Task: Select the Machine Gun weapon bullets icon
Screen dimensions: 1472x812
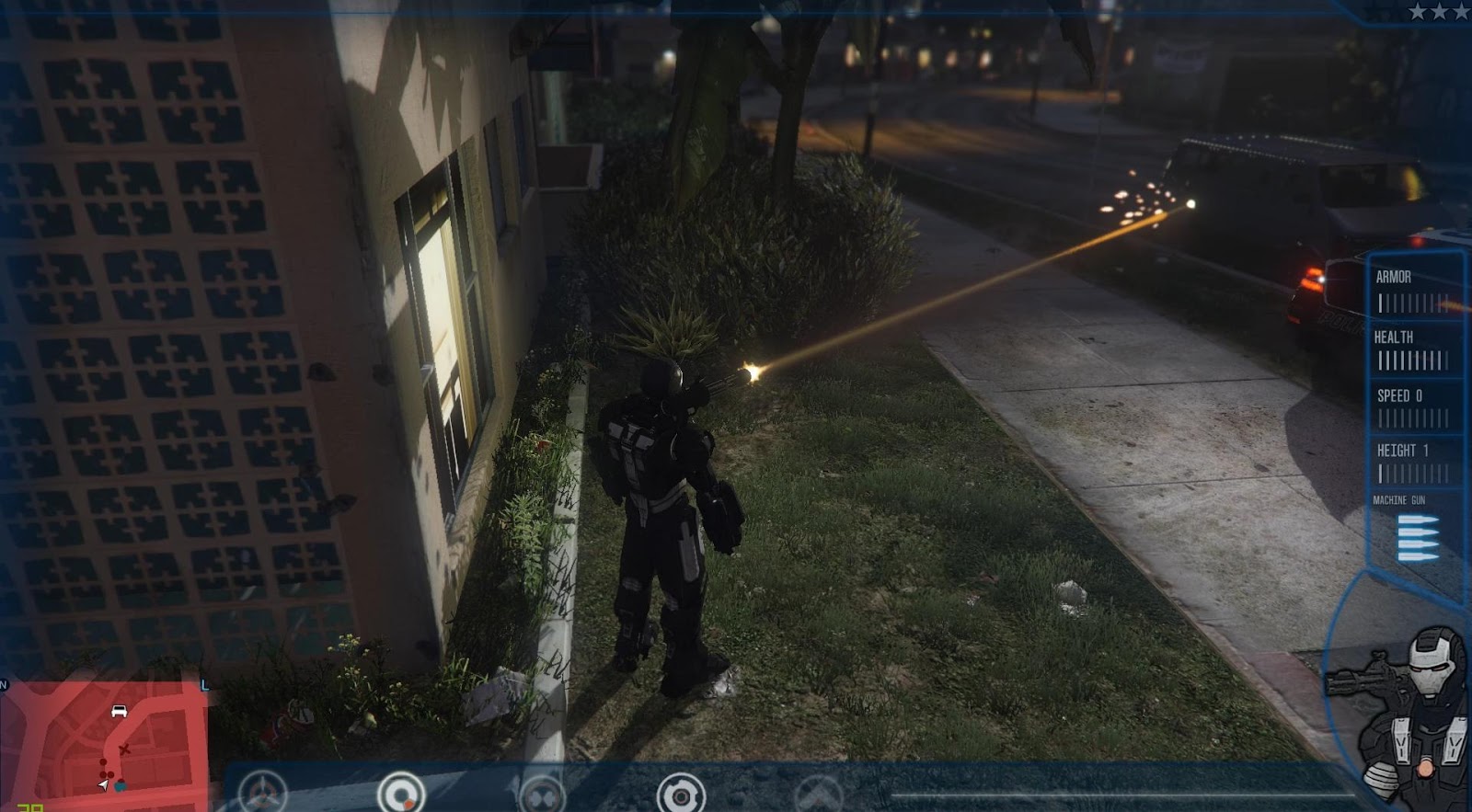Action: point(1418,537)
